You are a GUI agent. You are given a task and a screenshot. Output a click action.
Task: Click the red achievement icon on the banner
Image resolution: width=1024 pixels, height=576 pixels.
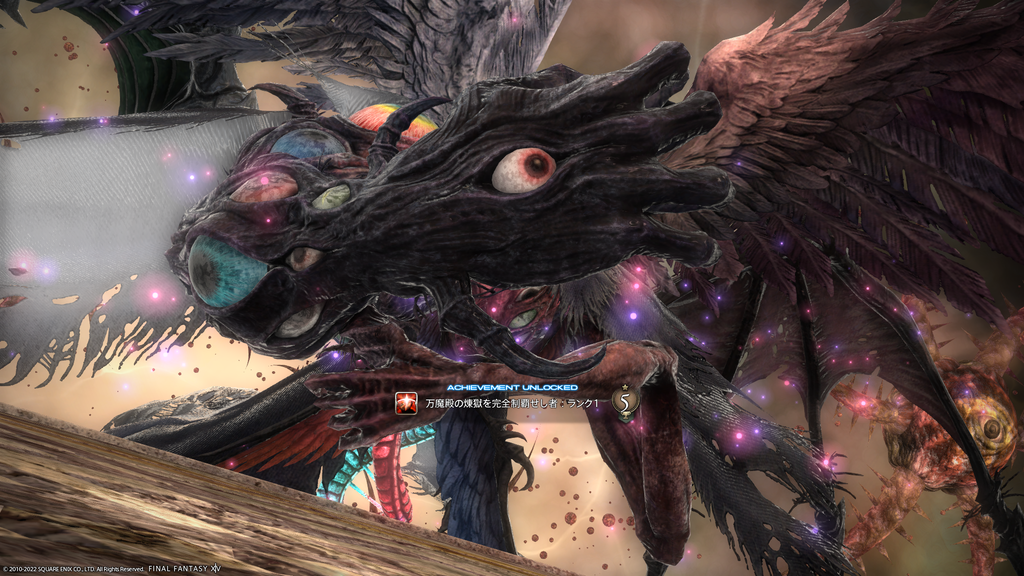(407, 403)
